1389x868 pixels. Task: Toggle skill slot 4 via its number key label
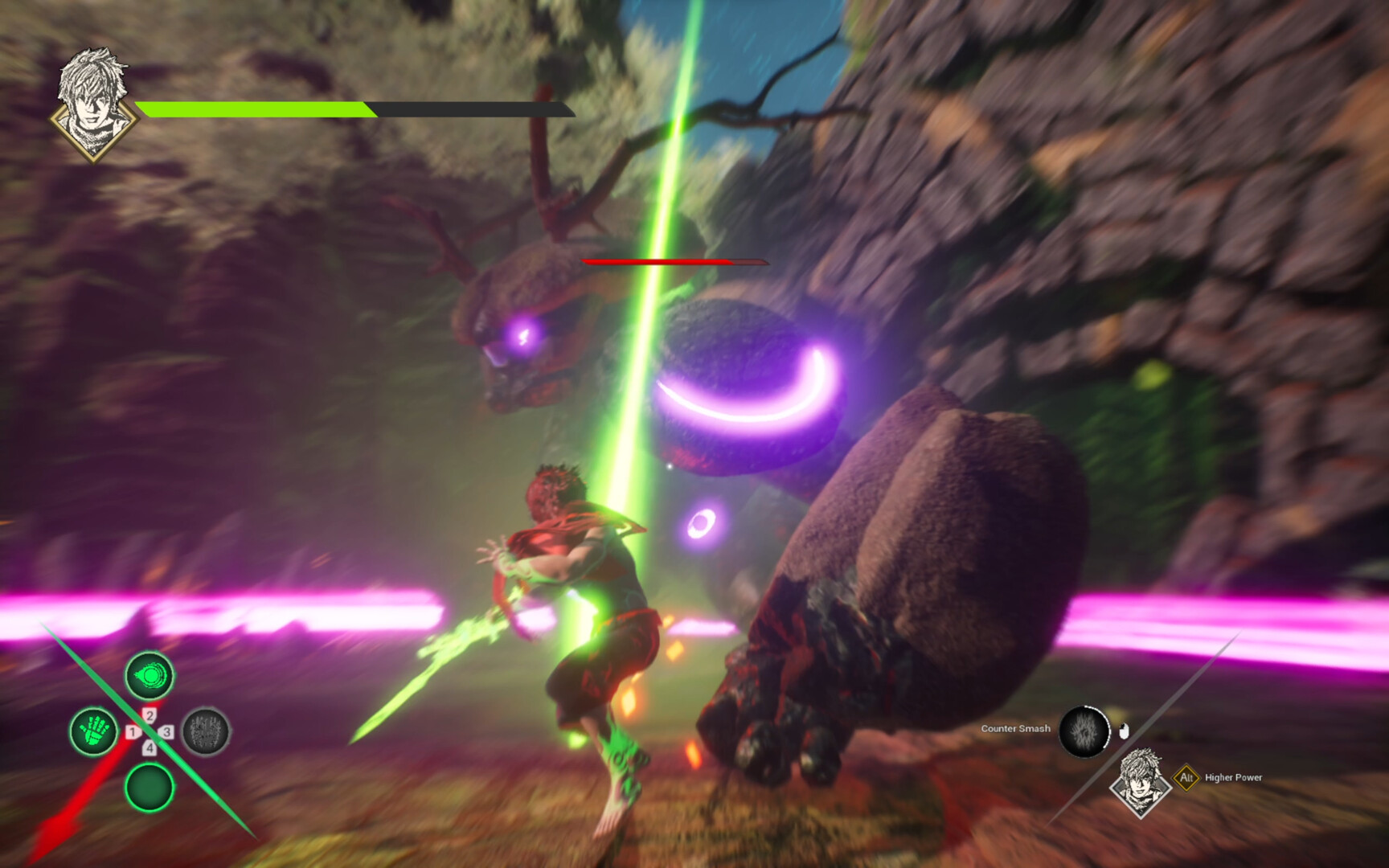(x=150, y=747)
